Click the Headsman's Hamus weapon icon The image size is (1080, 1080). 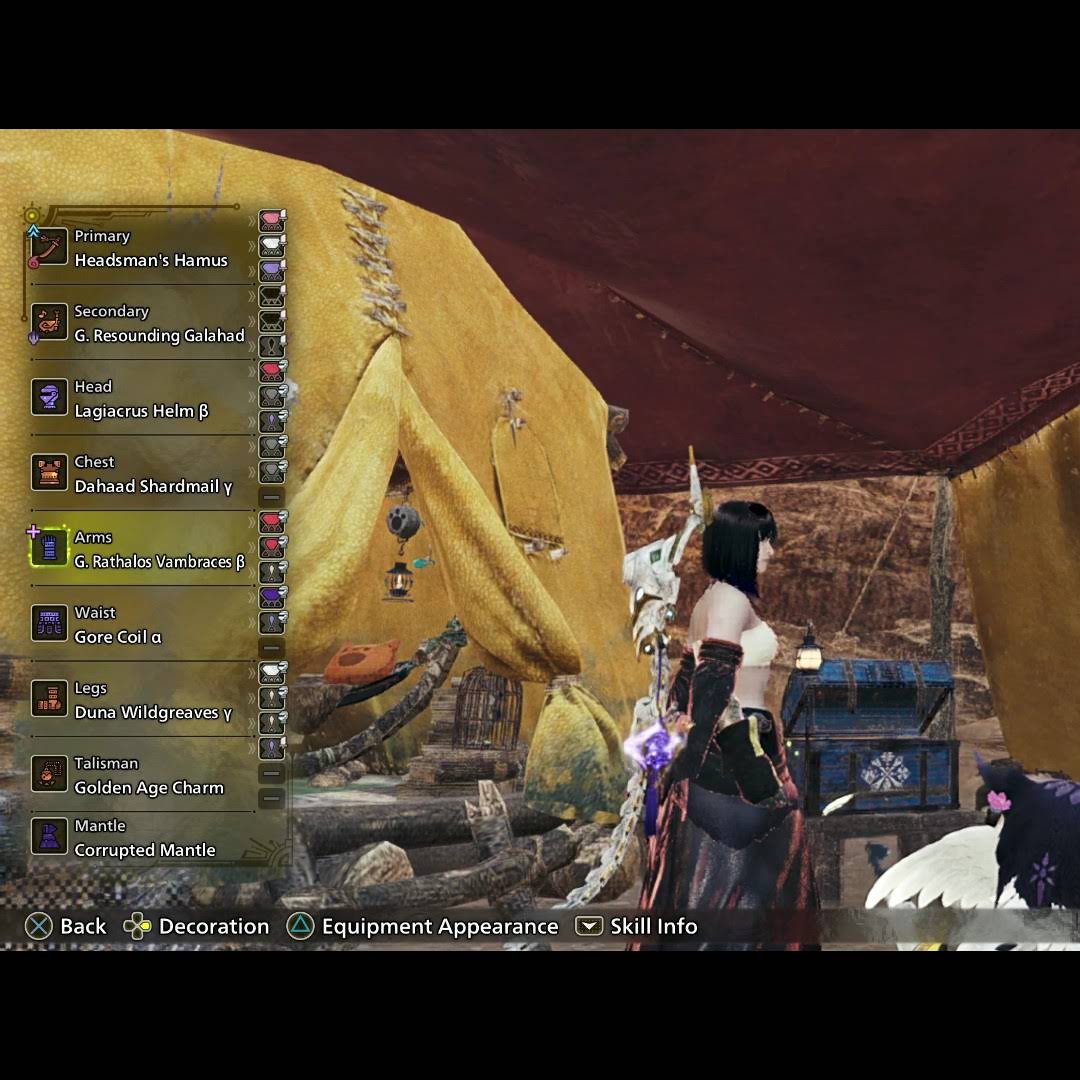point(49,247)
